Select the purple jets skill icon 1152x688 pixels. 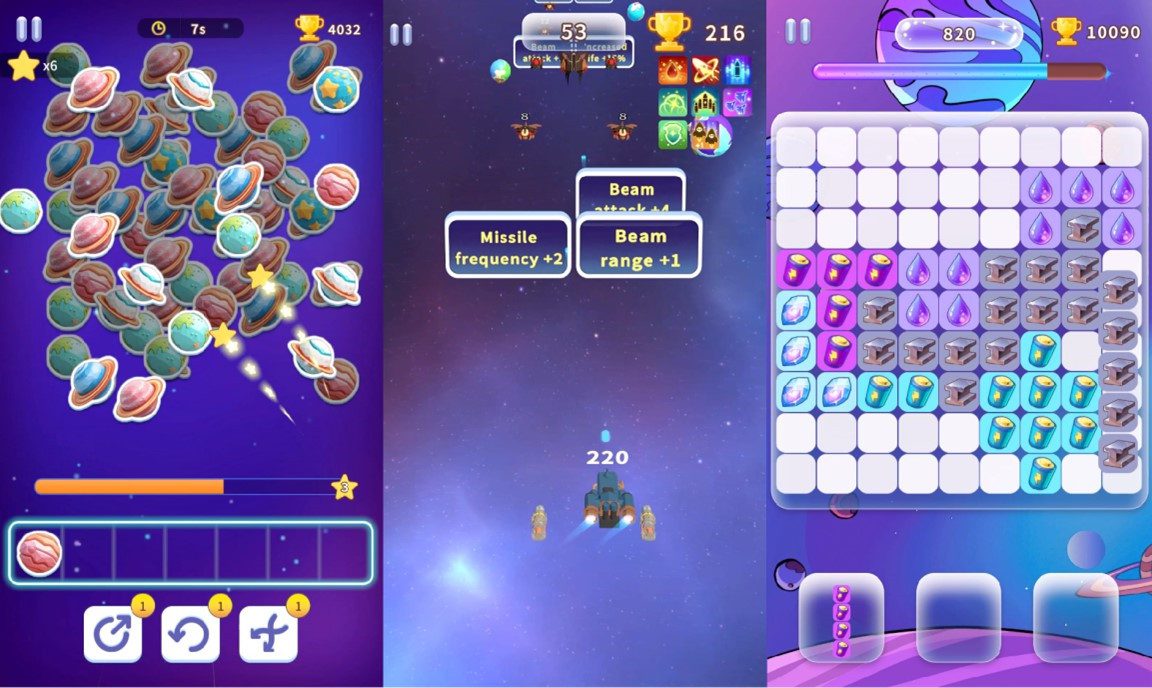pyautogui.click(x=737, y=103)
